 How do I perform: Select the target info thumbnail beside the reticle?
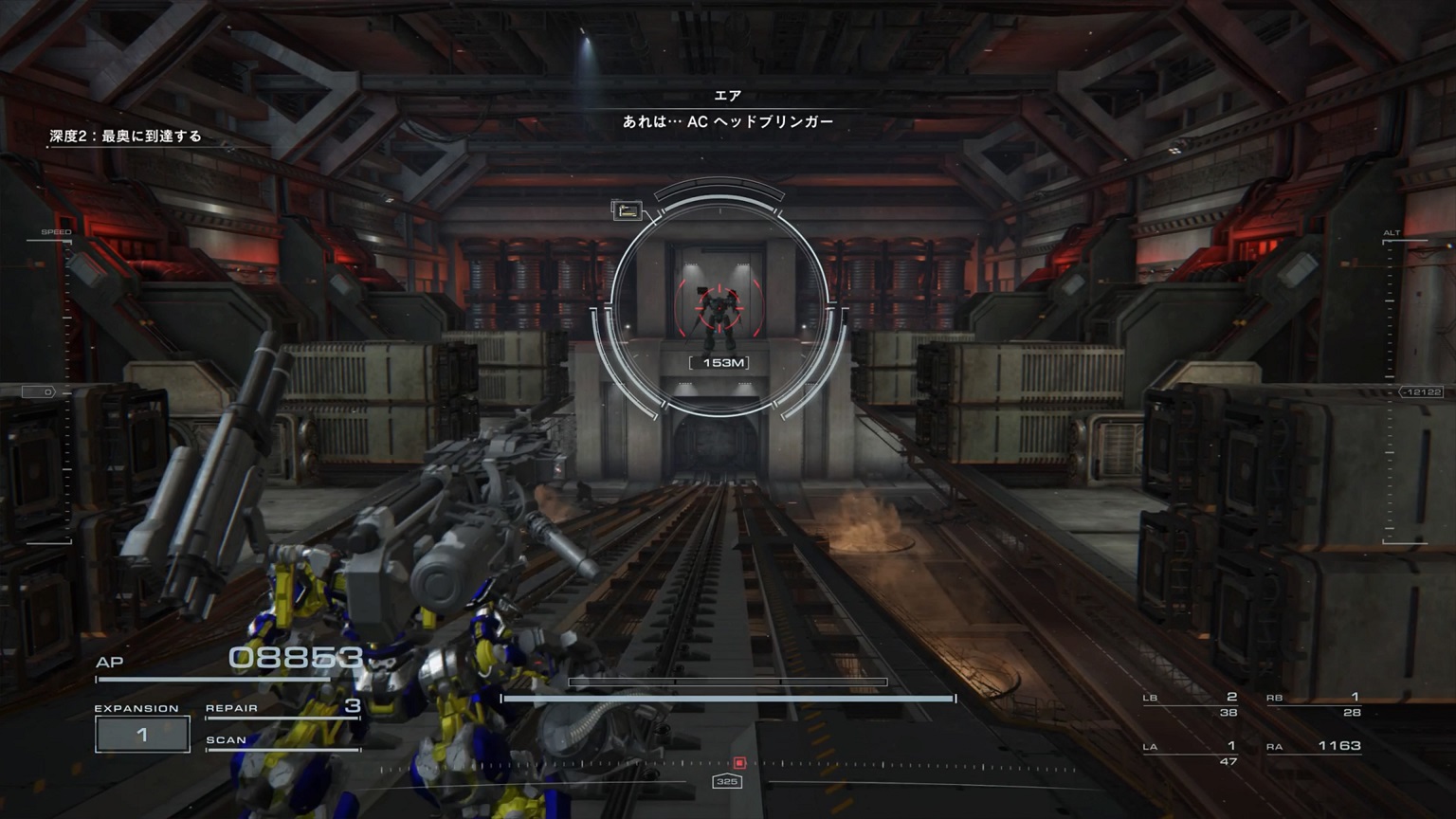pyautogui.click(x=628, y=210)
